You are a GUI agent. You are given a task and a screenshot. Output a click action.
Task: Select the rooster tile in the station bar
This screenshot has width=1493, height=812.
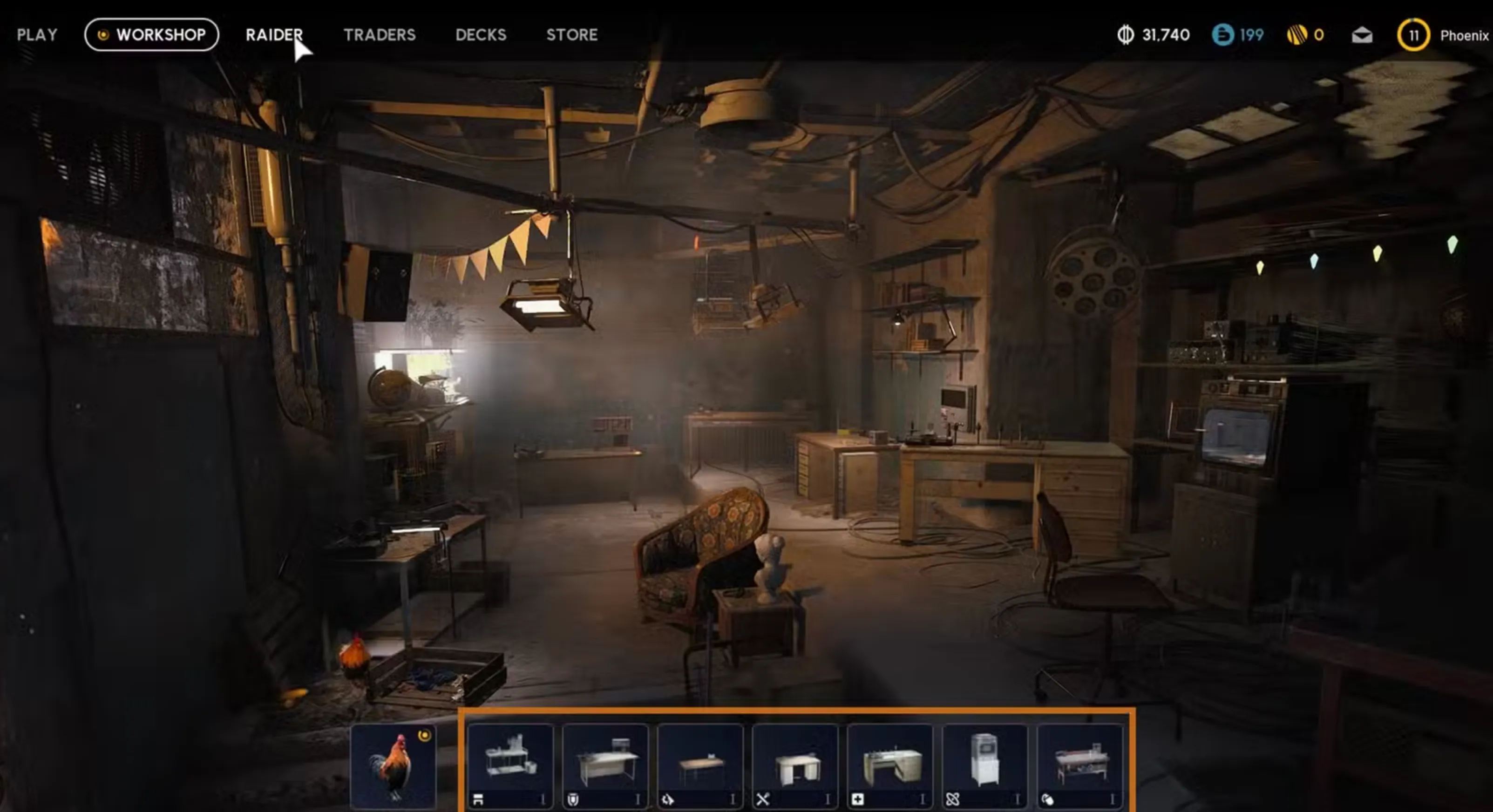(394, 765)
